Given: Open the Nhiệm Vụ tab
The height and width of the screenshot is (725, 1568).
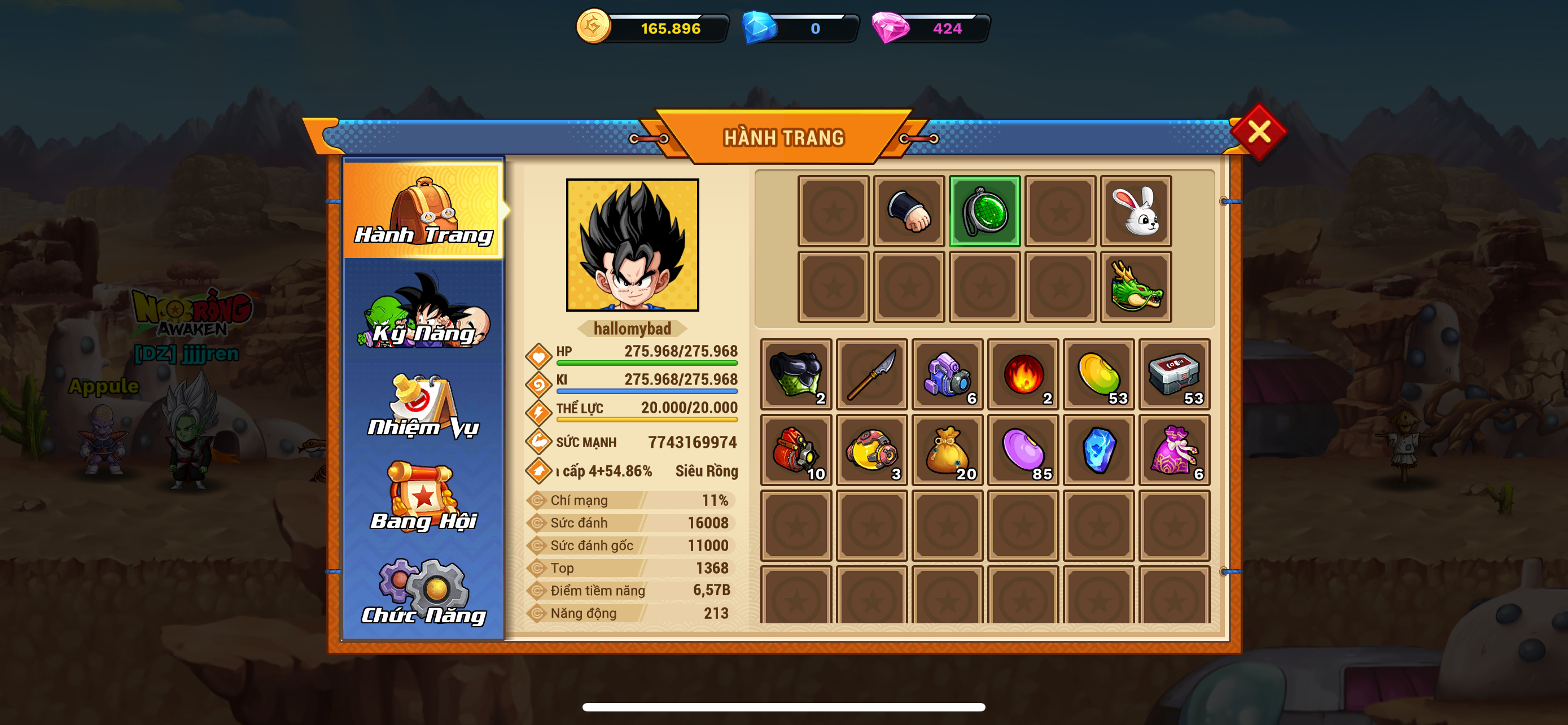Looking at the screenshot, I should pyautogui.click(x=424, y=406).
